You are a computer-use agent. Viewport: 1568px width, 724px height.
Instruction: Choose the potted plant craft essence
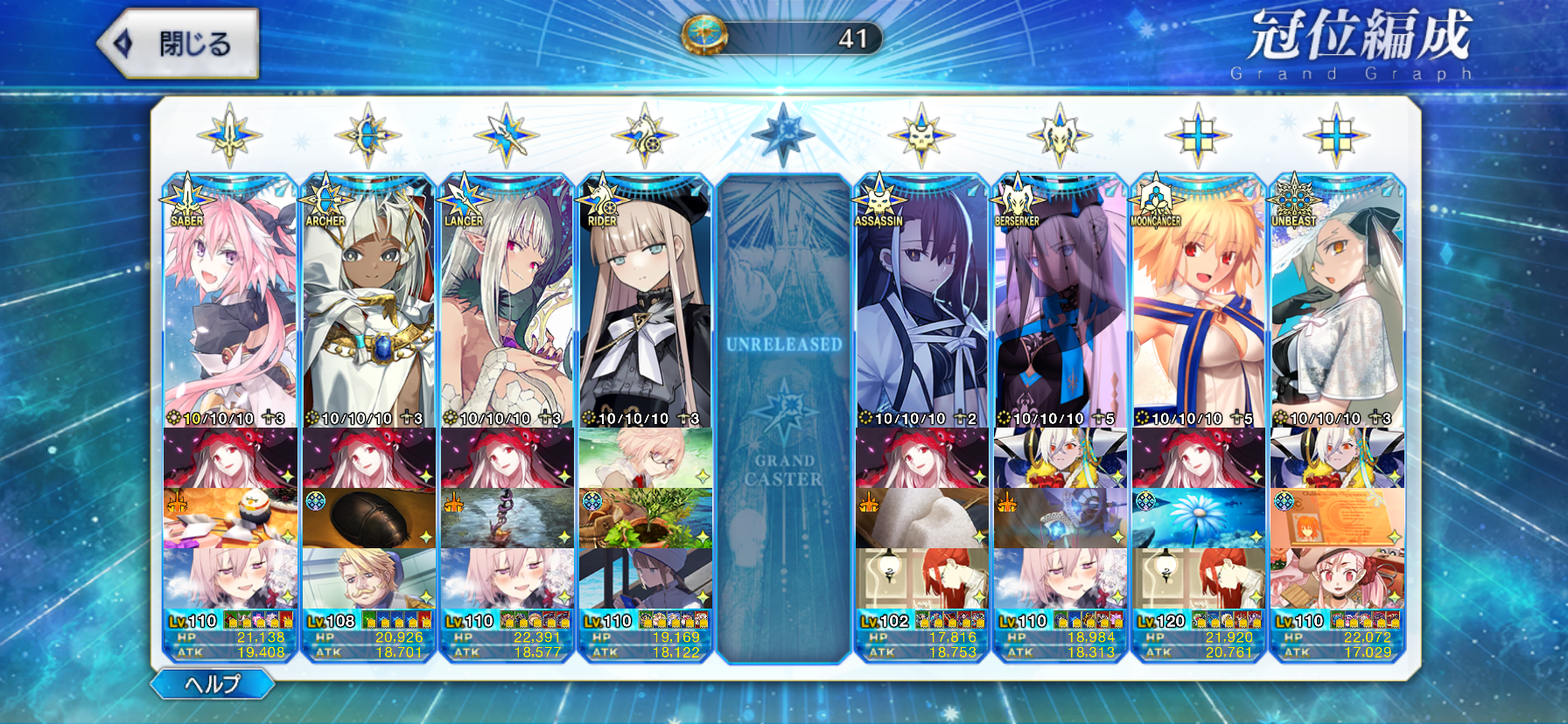[645, 519]
